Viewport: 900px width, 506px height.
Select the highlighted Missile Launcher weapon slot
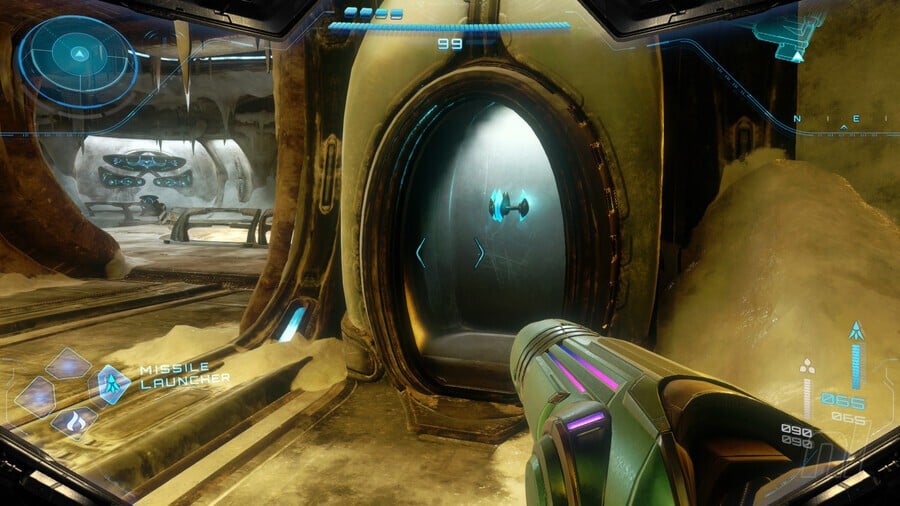pyautogui.click(x=113, y=384)
